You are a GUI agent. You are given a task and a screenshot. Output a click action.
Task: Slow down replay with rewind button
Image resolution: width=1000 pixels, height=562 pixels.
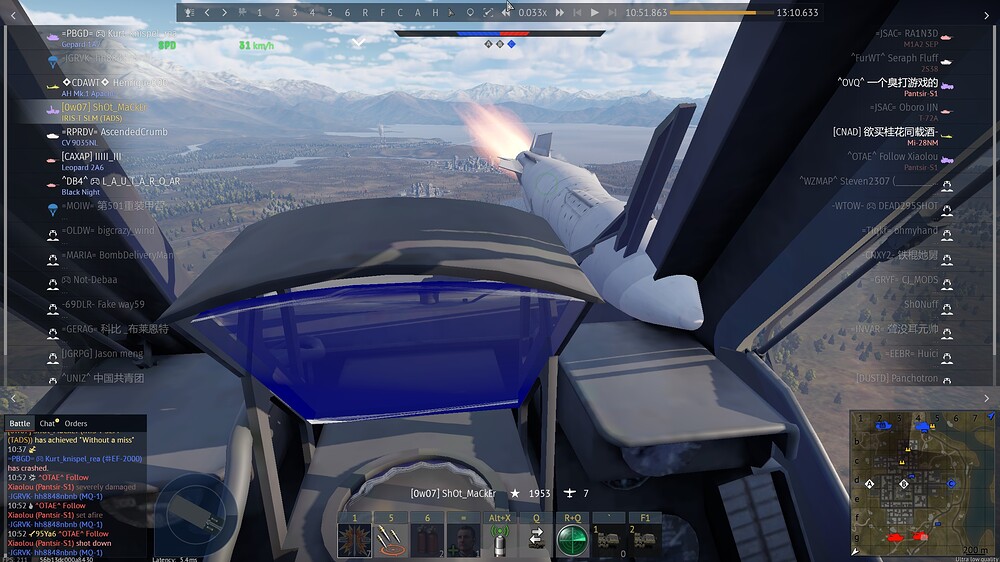click(506, 12)
